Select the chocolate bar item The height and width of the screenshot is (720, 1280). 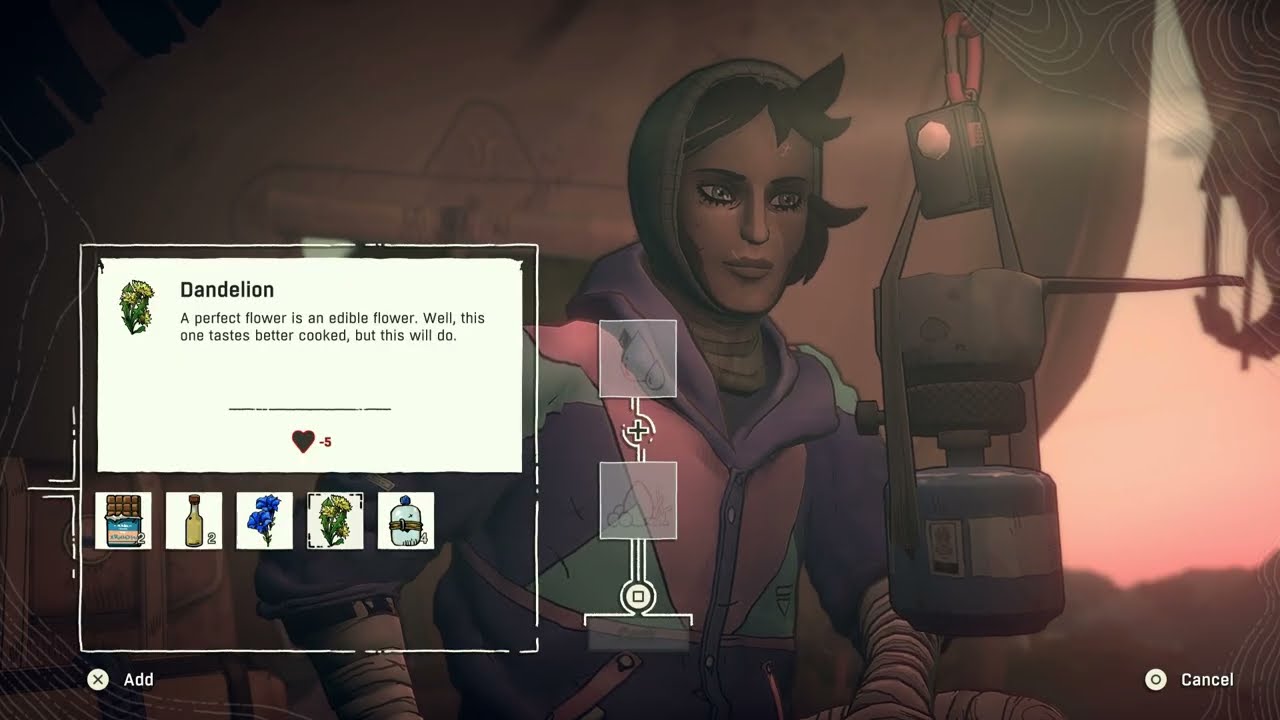click(x=123, y=520)
